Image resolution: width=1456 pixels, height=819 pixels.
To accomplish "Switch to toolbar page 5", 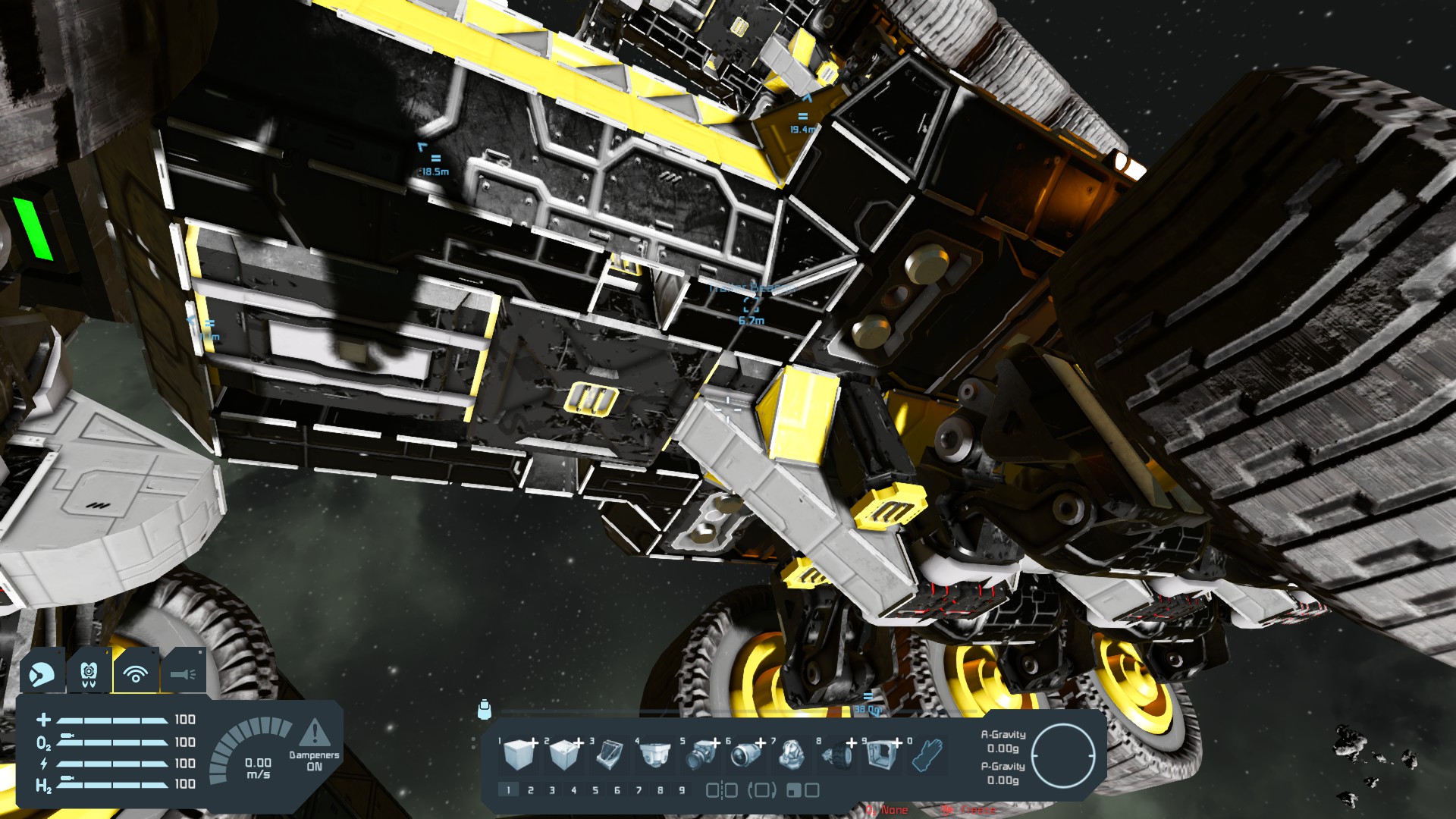I will [x=595, y=790].
